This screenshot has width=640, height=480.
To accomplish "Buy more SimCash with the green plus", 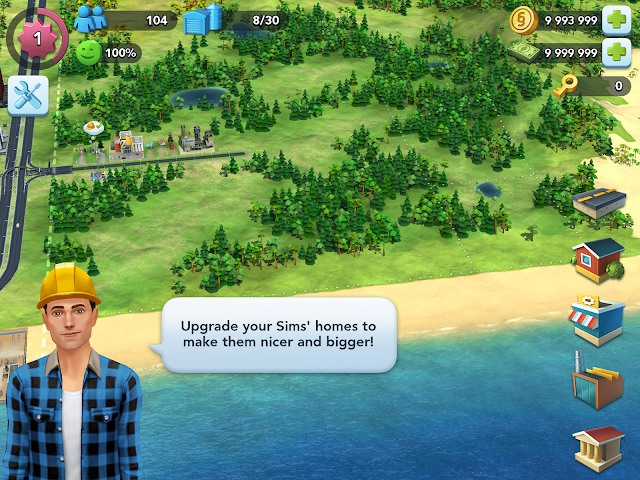I will pyautogui.click(x=615, y=53).
